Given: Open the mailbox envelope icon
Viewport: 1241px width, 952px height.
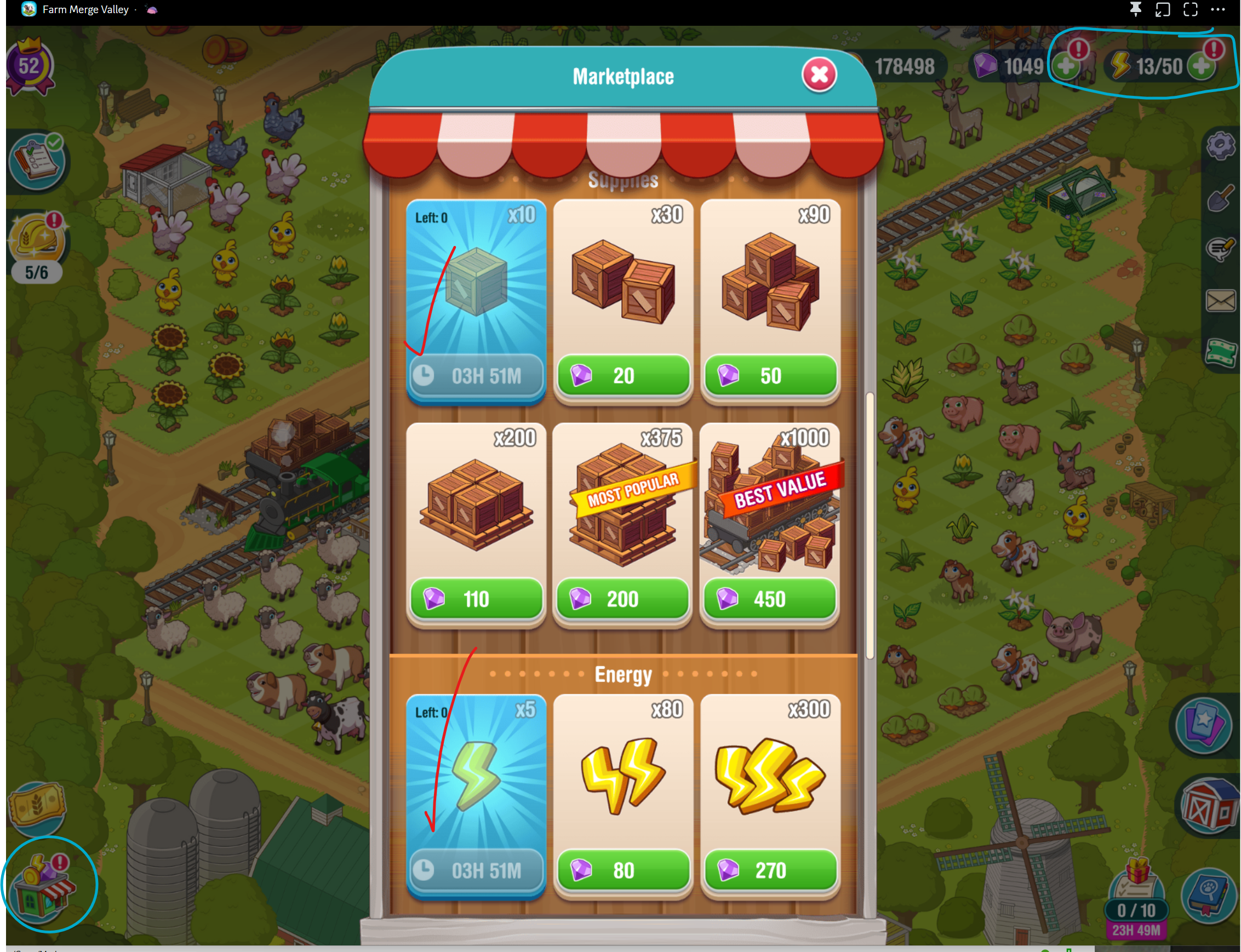Looking at the screenshot, I should pos(1221,300).
